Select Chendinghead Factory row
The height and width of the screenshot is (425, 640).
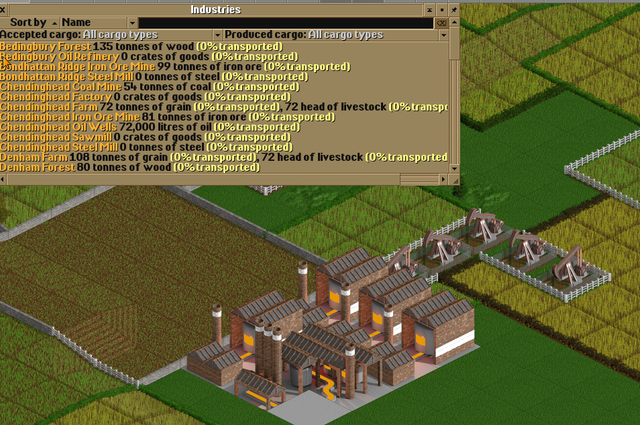[x=55, y=96]
